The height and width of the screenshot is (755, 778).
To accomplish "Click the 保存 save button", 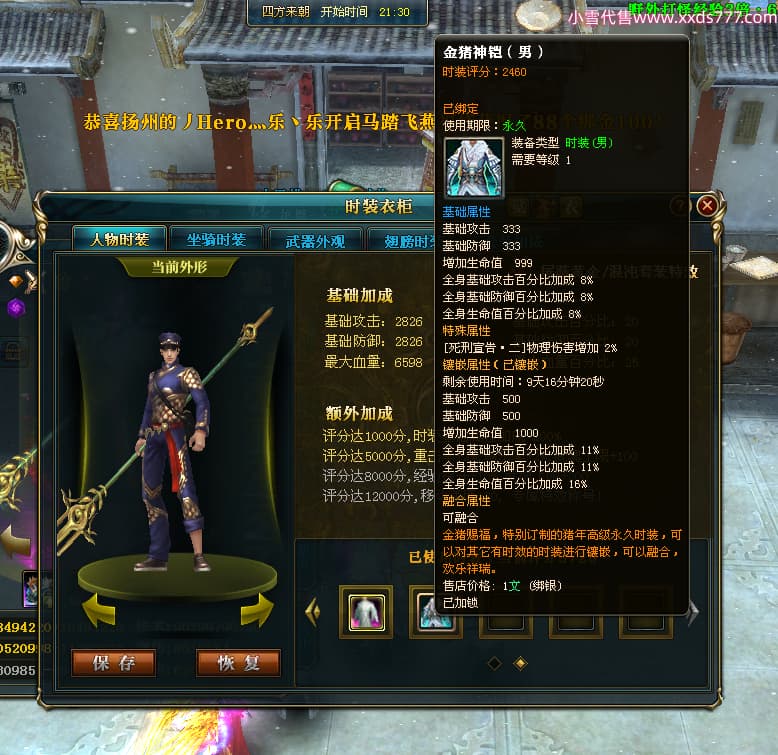I will point(113,663).
